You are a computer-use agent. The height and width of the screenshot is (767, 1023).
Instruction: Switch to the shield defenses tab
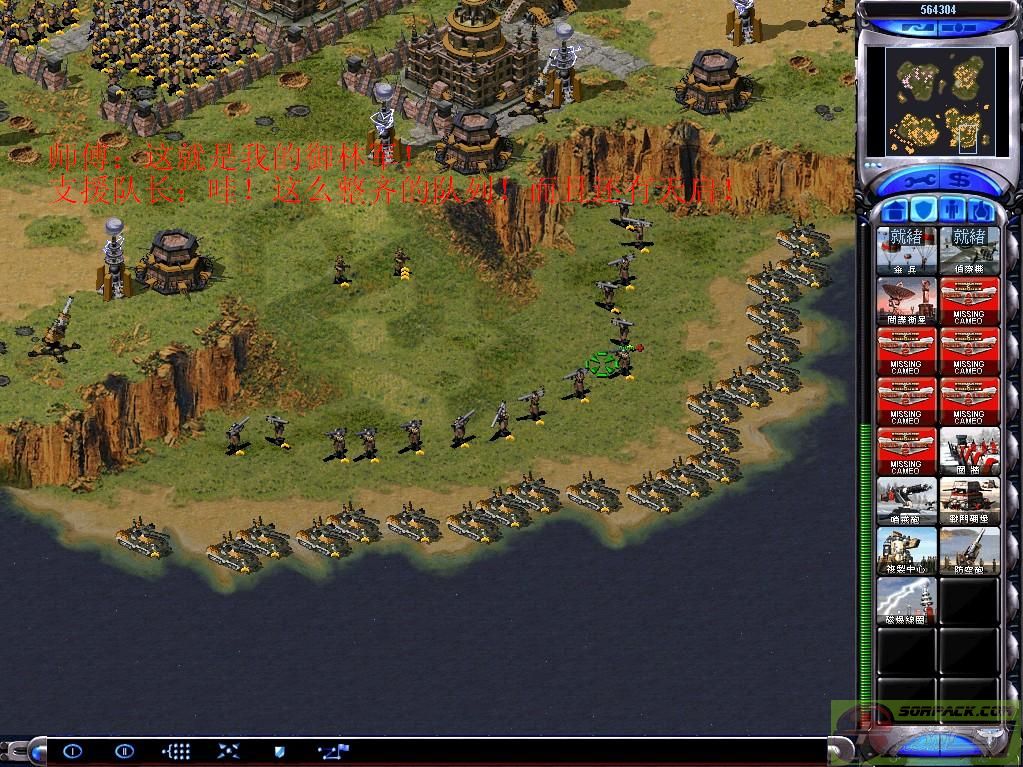pos(925,211)
